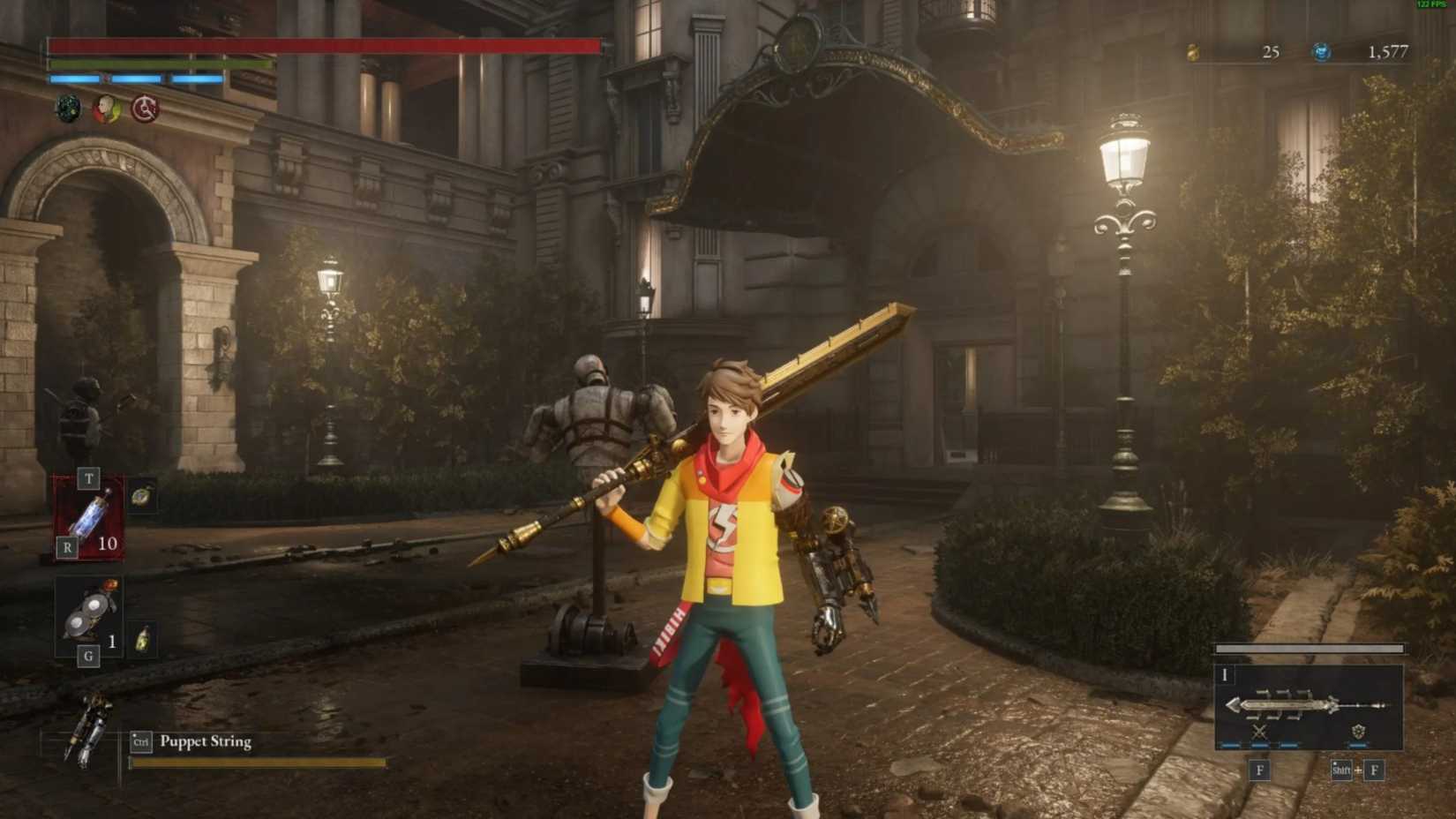Click the I key label on weapon panel
The height and width of the screenshot is (819, 1456).
(1225, 675)
